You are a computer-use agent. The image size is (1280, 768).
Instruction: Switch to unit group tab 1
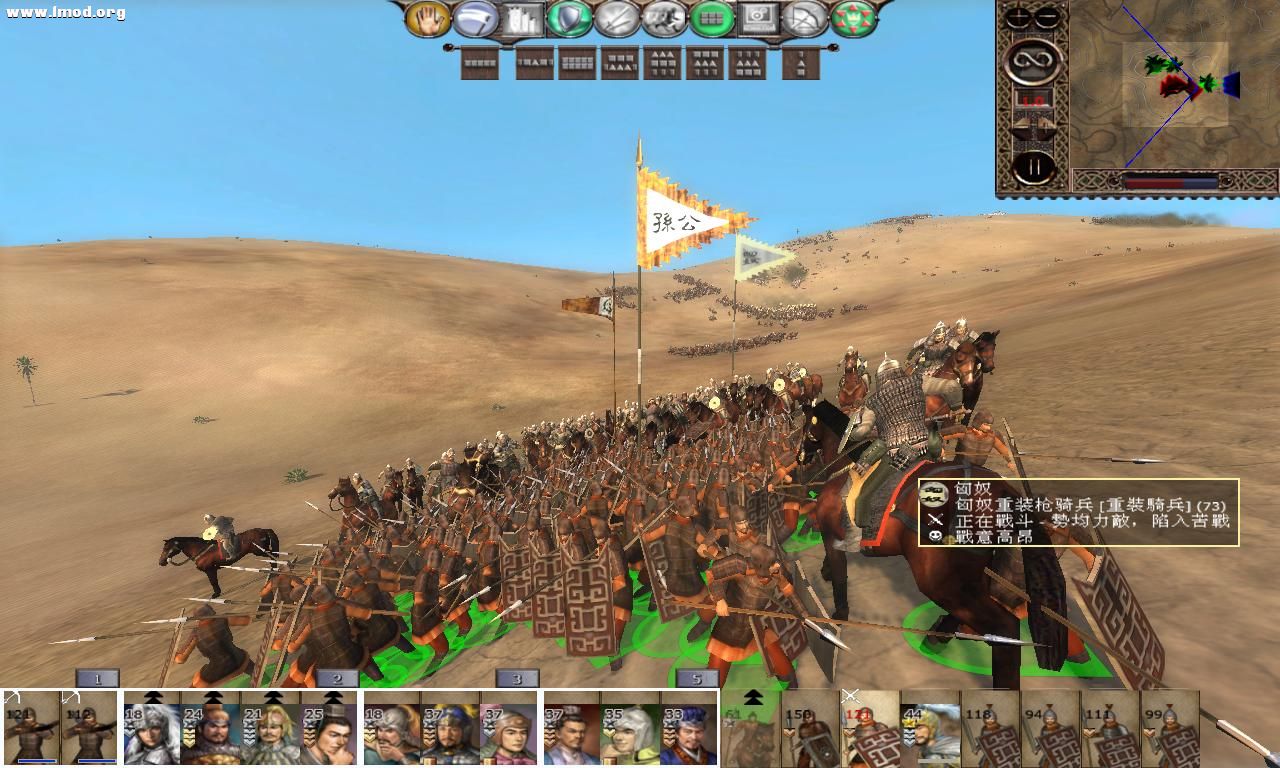coord(95,679)
